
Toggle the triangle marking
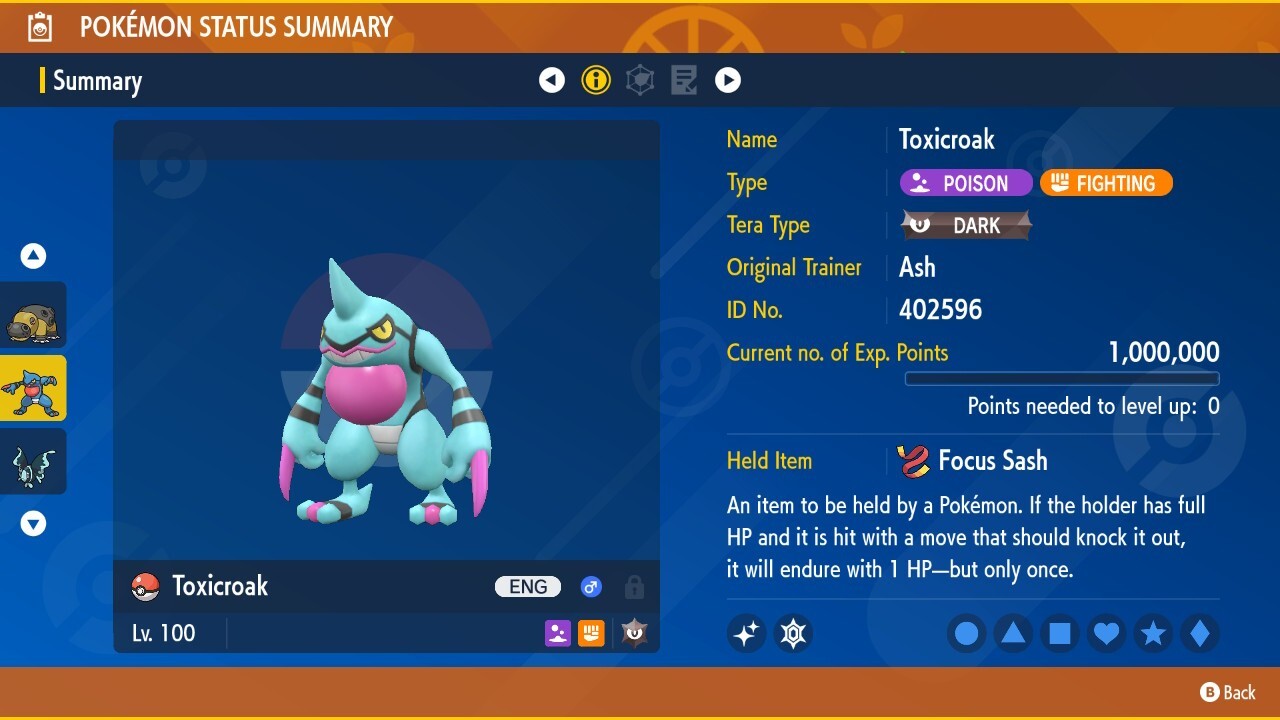pos(1013,633)
